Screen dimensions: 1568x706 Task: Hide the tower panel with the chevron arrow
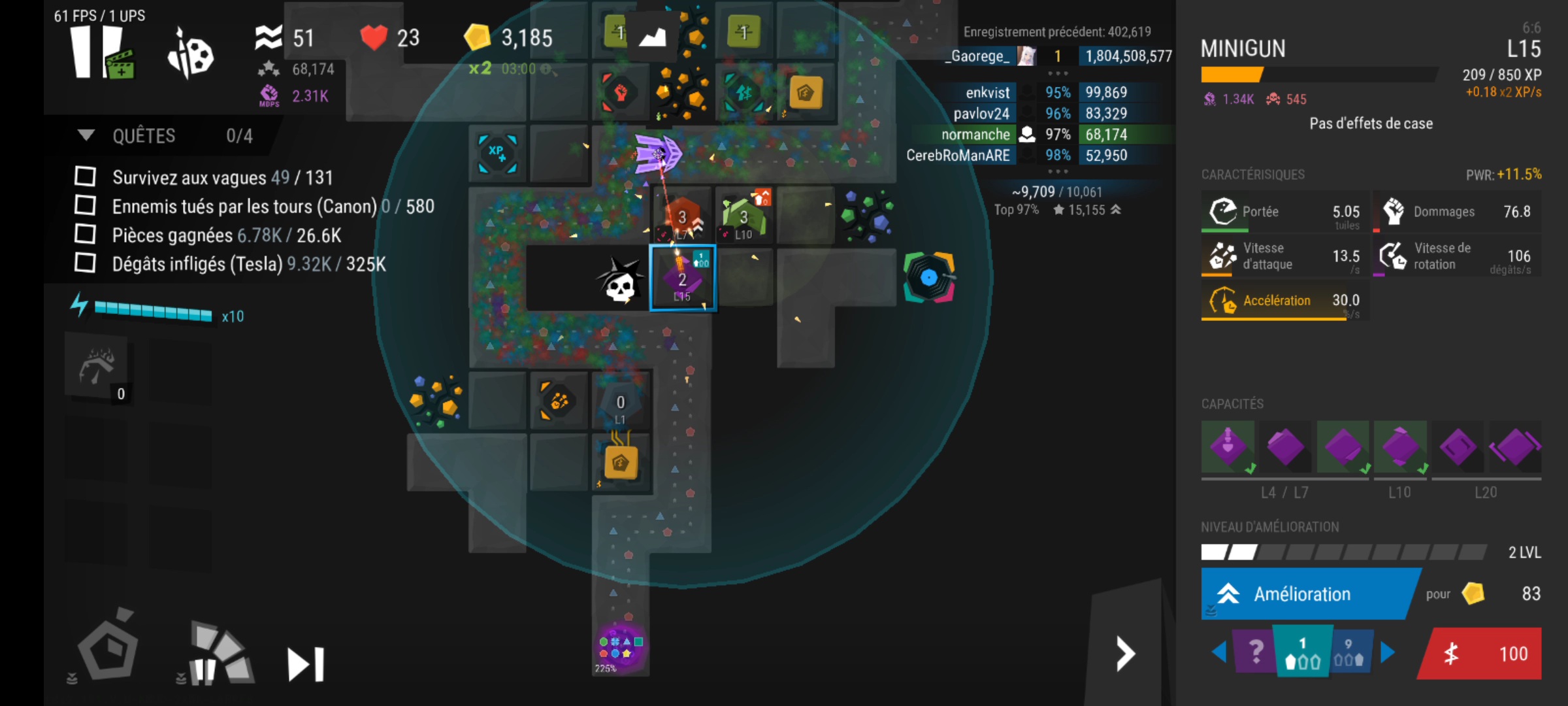(x=1125, y=654)
